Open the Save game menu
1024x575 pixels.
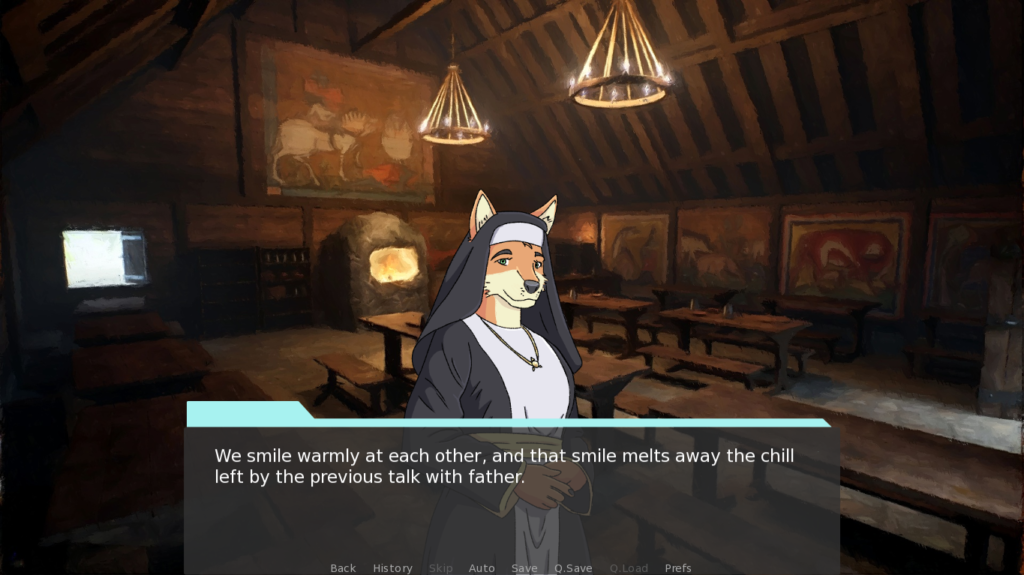[524, 568]
